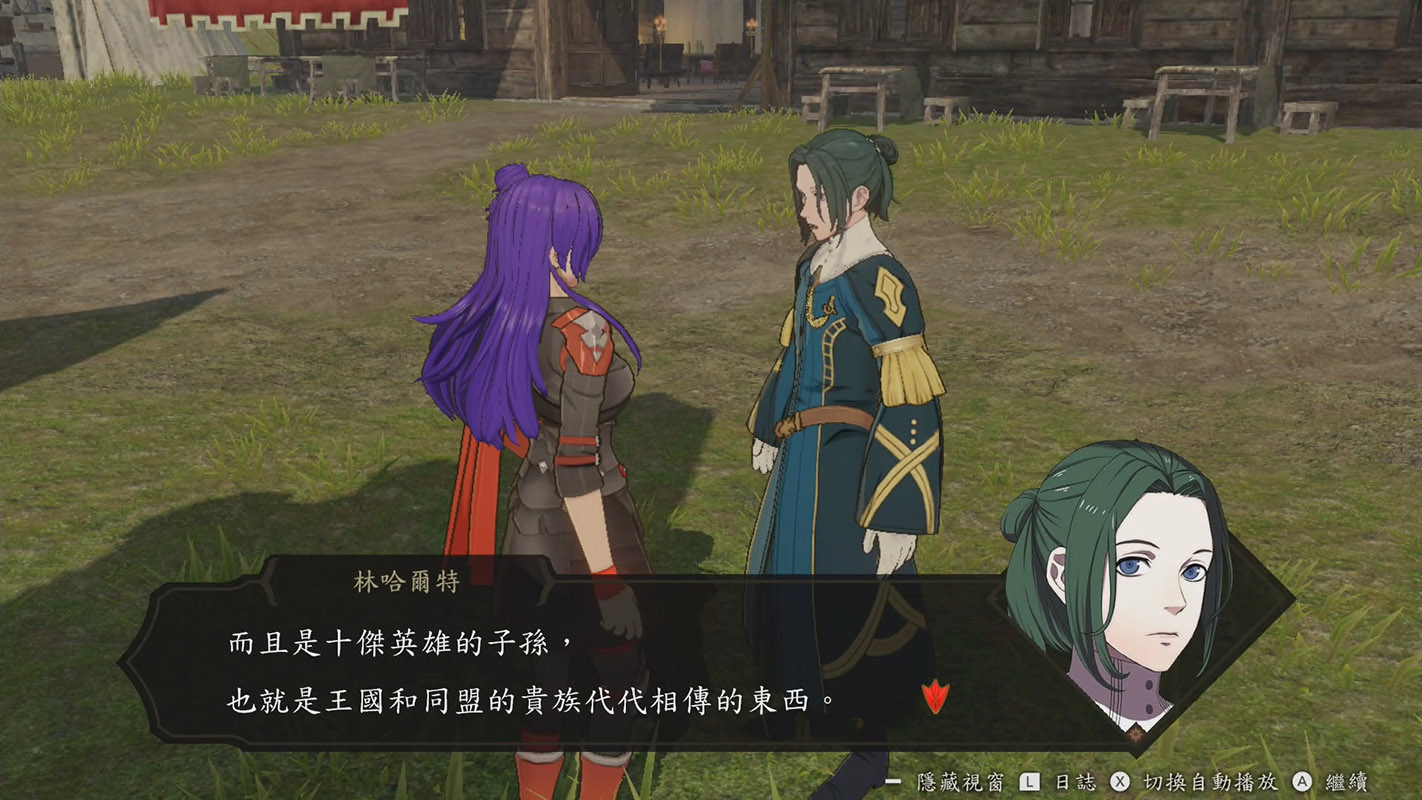This screenshot has width=1422, height=800.
Task: Click the red dialogue advance arrow
Action: pos(934,696)
